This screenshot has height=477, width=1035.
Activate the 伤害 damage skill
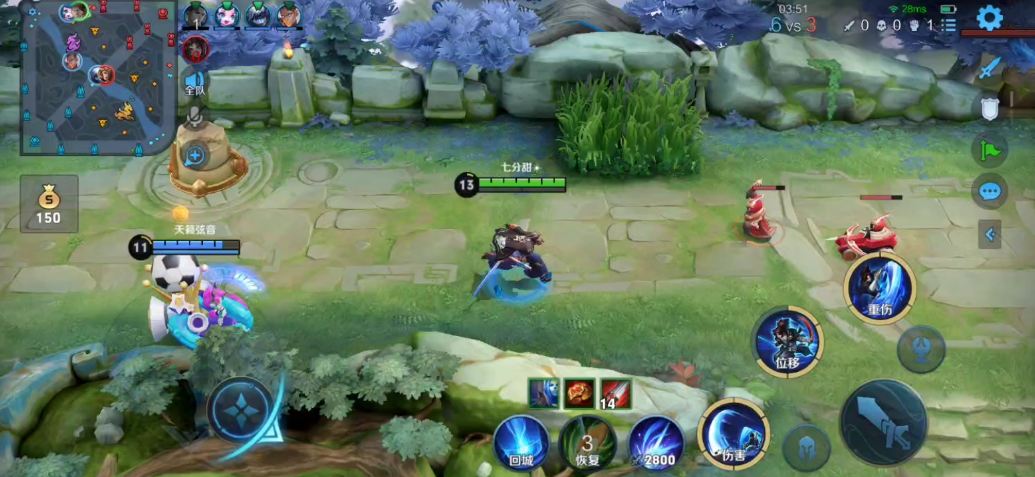click(734, 433)
